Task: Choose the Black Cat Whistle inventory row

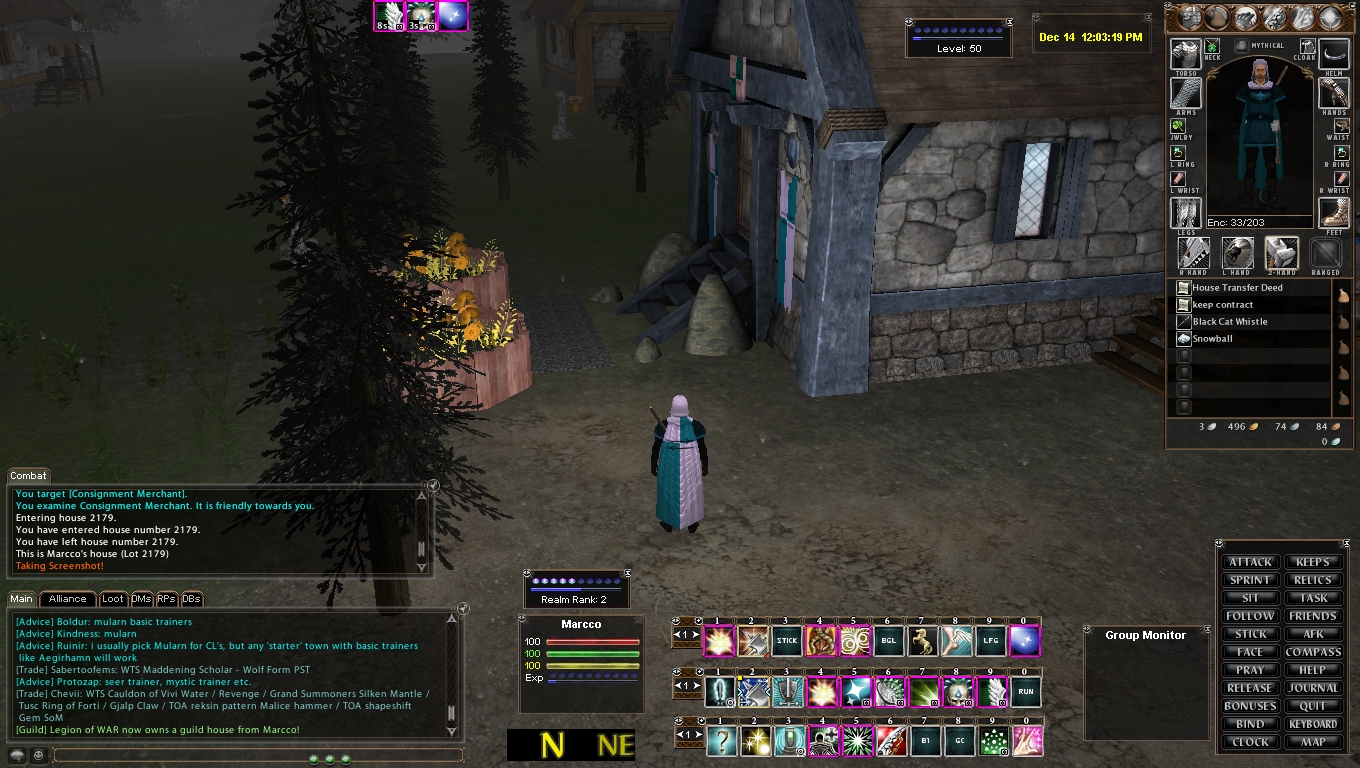Action: (1230, 322)
